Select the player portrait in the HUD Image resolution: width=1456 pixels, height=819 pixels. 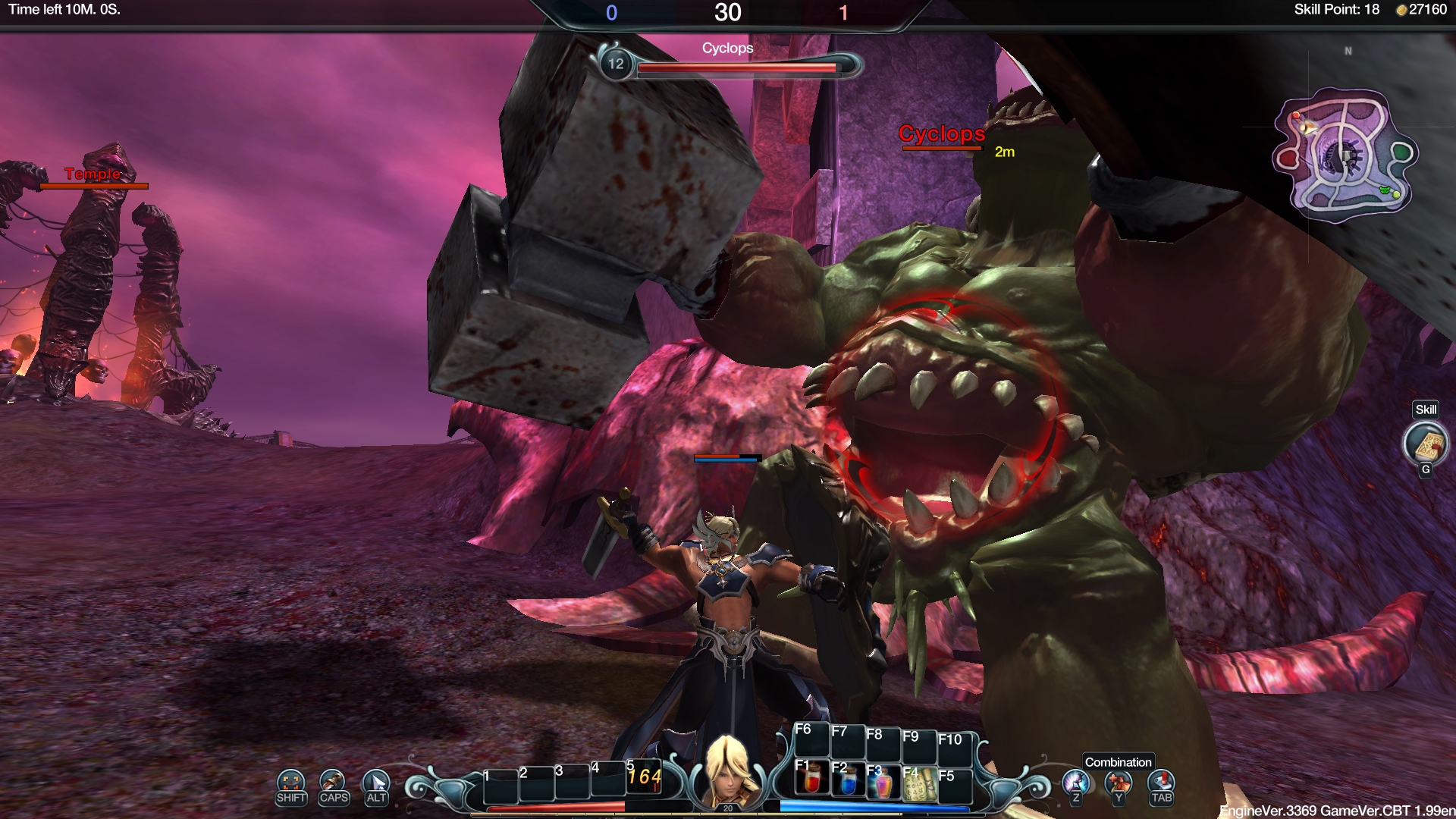point(728,770)
